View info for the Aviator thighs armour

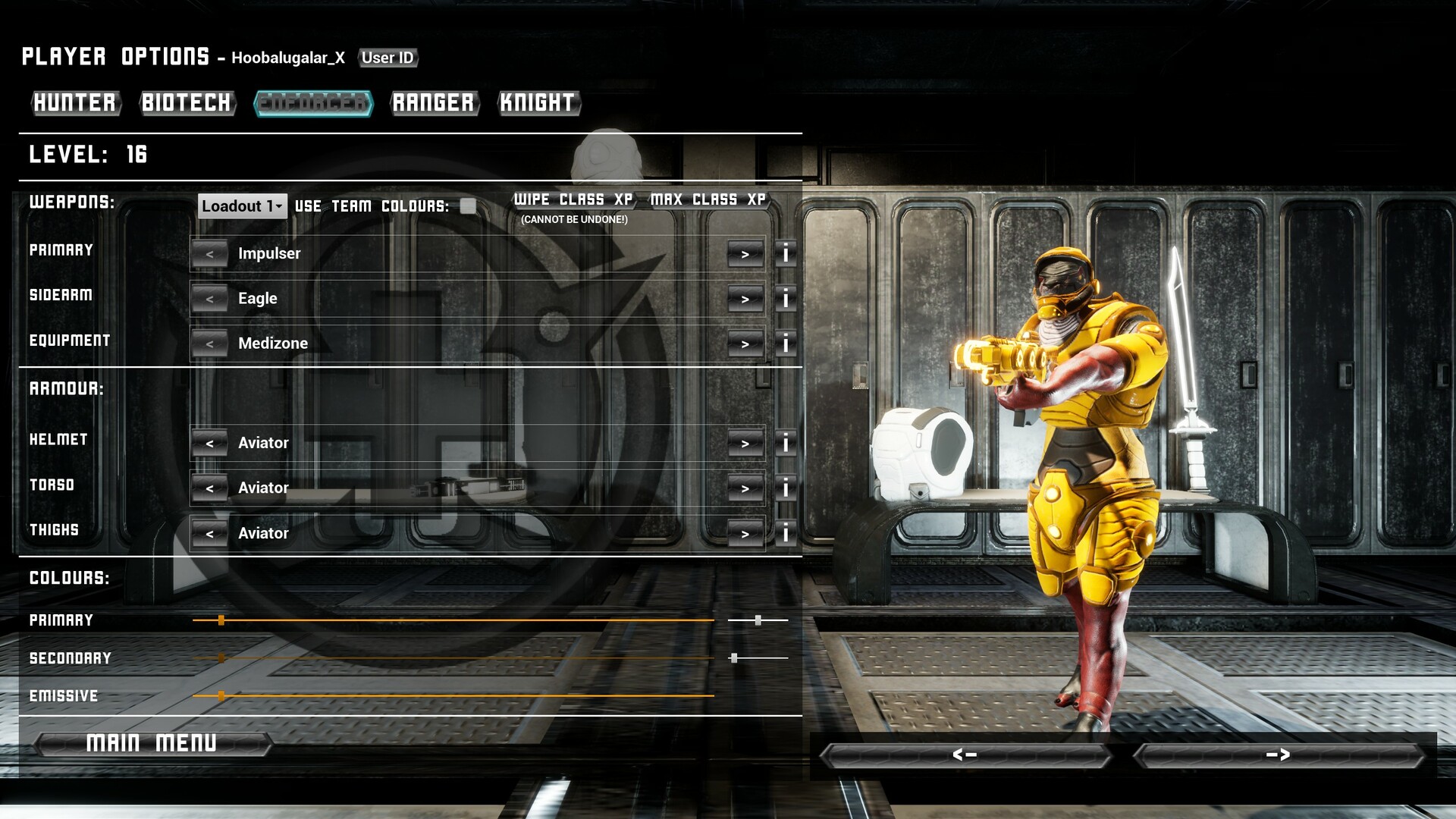pyautogui.click(x=786, y=534)
